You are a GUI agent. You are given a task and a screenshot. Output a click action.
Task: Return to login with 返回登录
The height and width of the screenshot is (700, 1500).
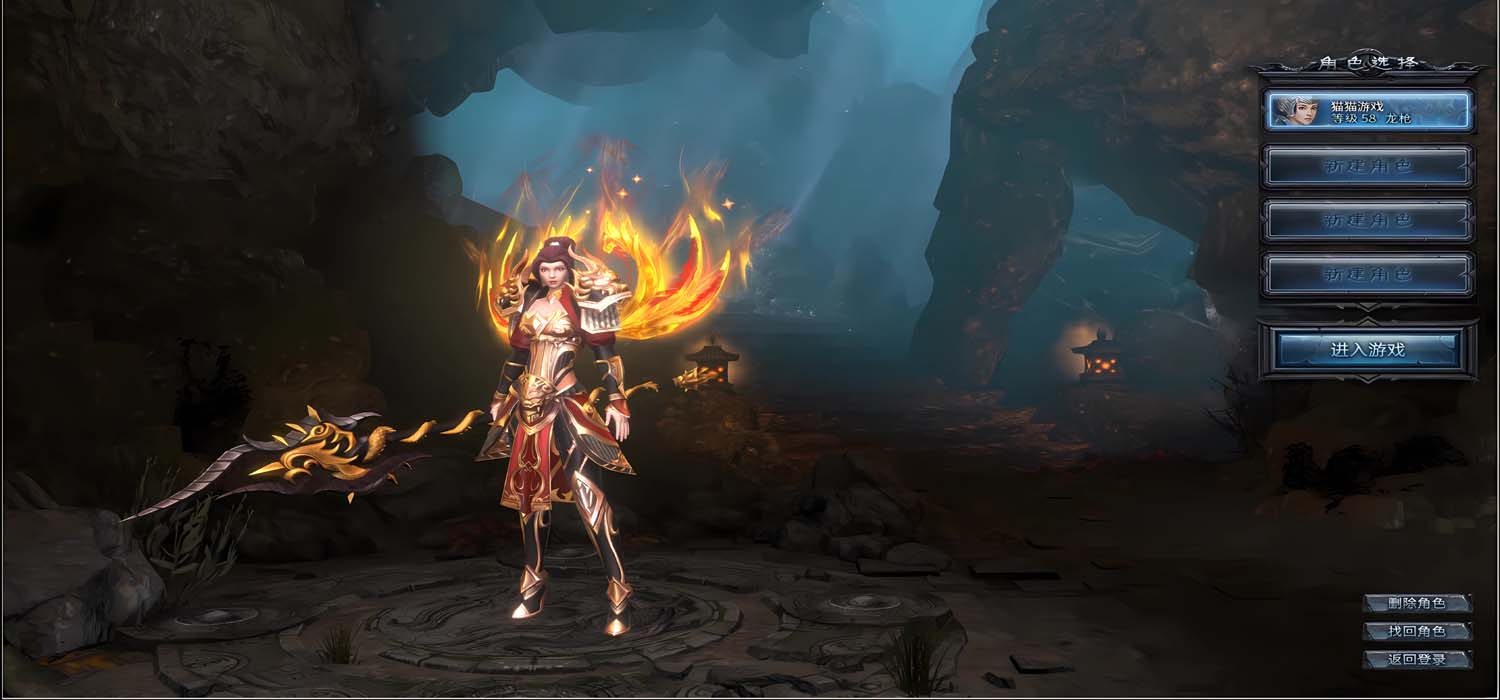point(1417,659)
